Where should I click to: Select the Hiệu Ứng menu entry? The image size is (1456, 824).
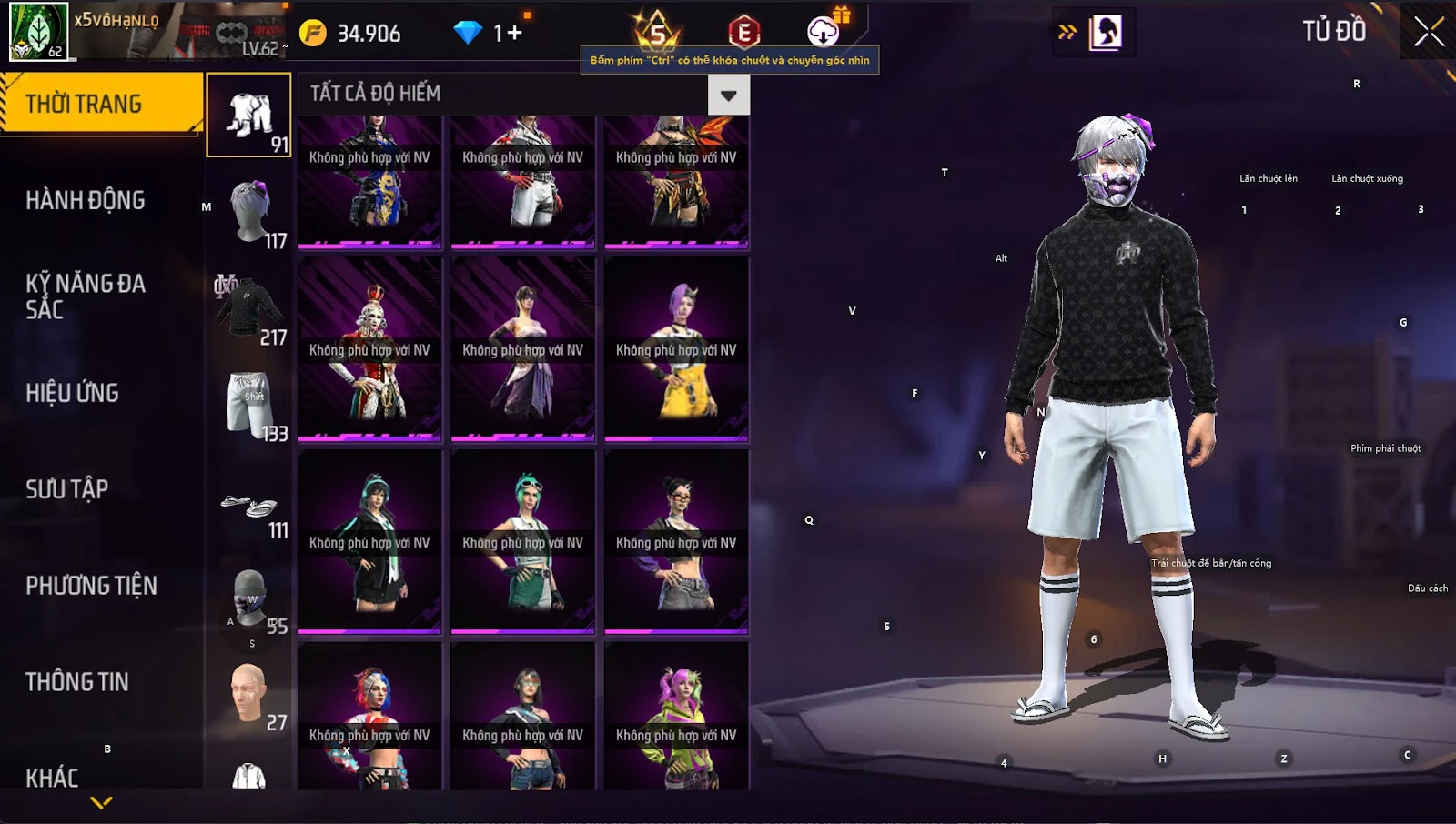tap(73, 393)
